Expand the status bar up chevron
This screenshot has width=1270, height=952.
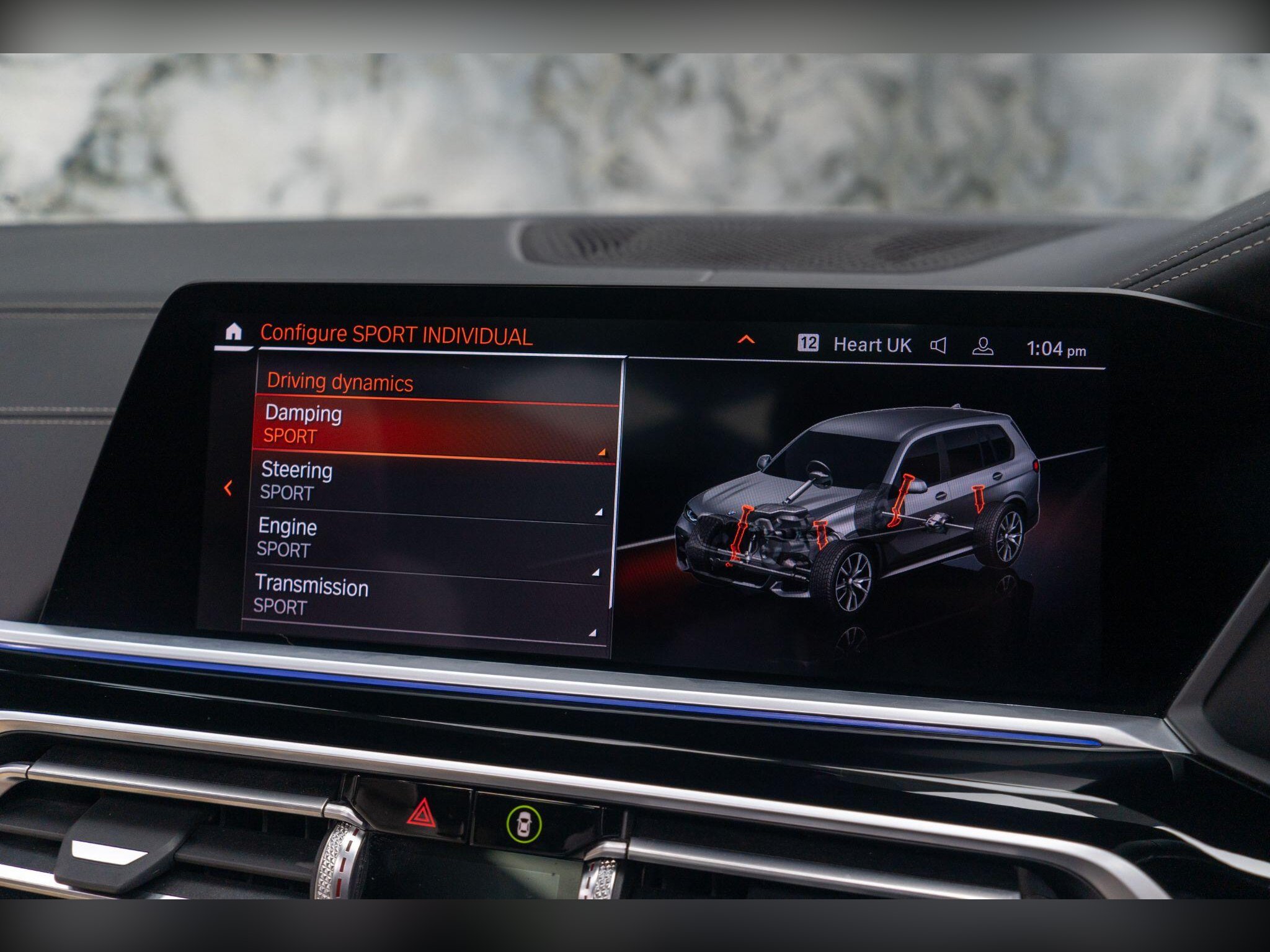(746, 340)
